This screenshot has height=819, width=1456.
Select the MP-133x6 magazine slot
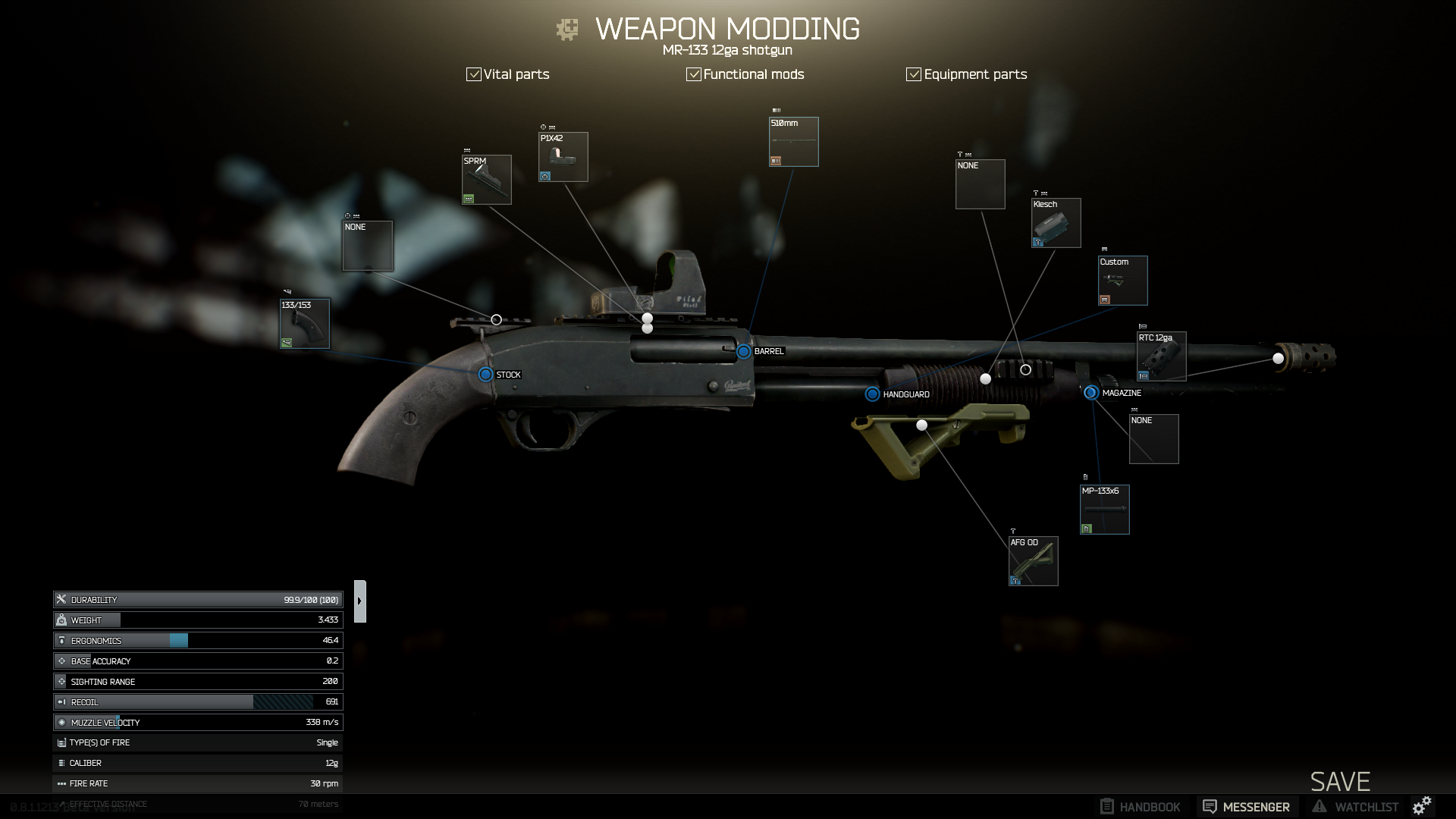click(x=1105, y=510)
